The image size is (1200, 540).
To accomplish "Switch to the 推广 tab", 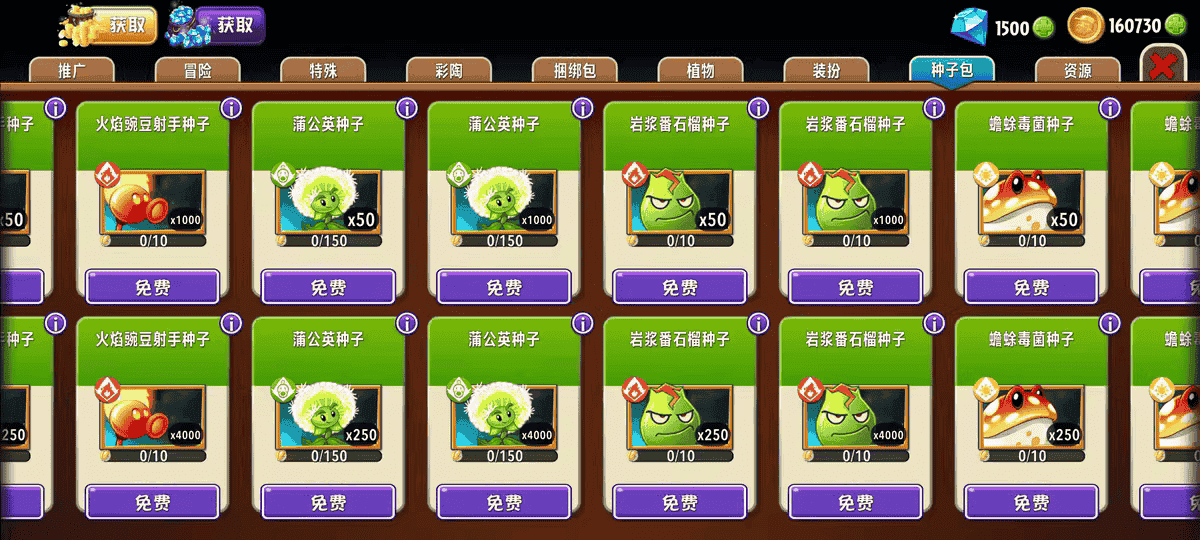I will pyautogui.click(x=71, y=71).
